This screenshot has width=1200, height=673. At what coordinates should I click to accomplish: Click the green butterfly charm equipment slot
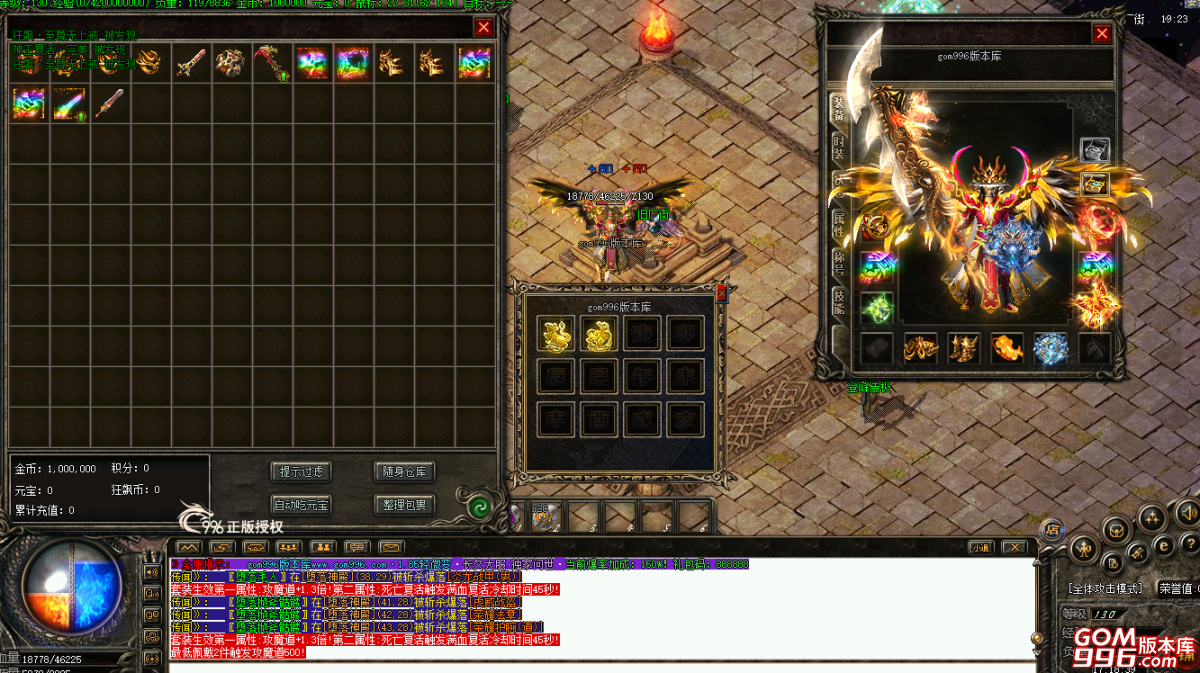(x=877, y=308)
